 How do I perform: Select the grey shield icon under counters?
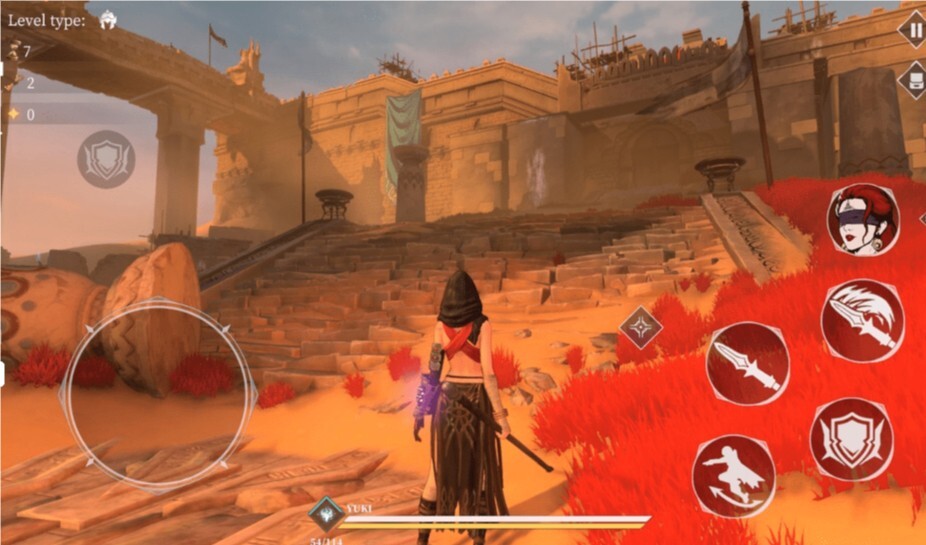106,159
